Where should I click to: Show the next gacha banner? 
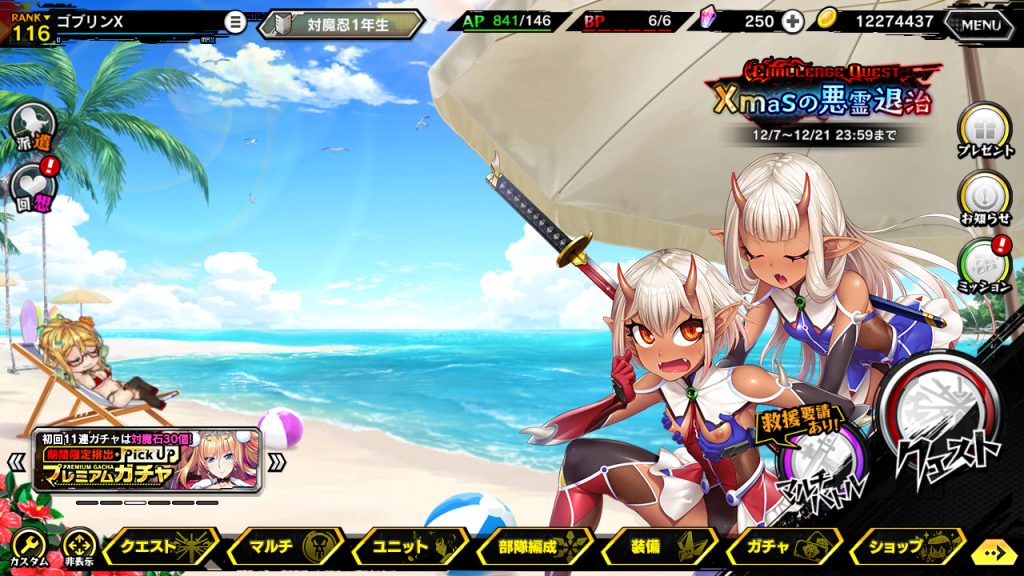277,462
